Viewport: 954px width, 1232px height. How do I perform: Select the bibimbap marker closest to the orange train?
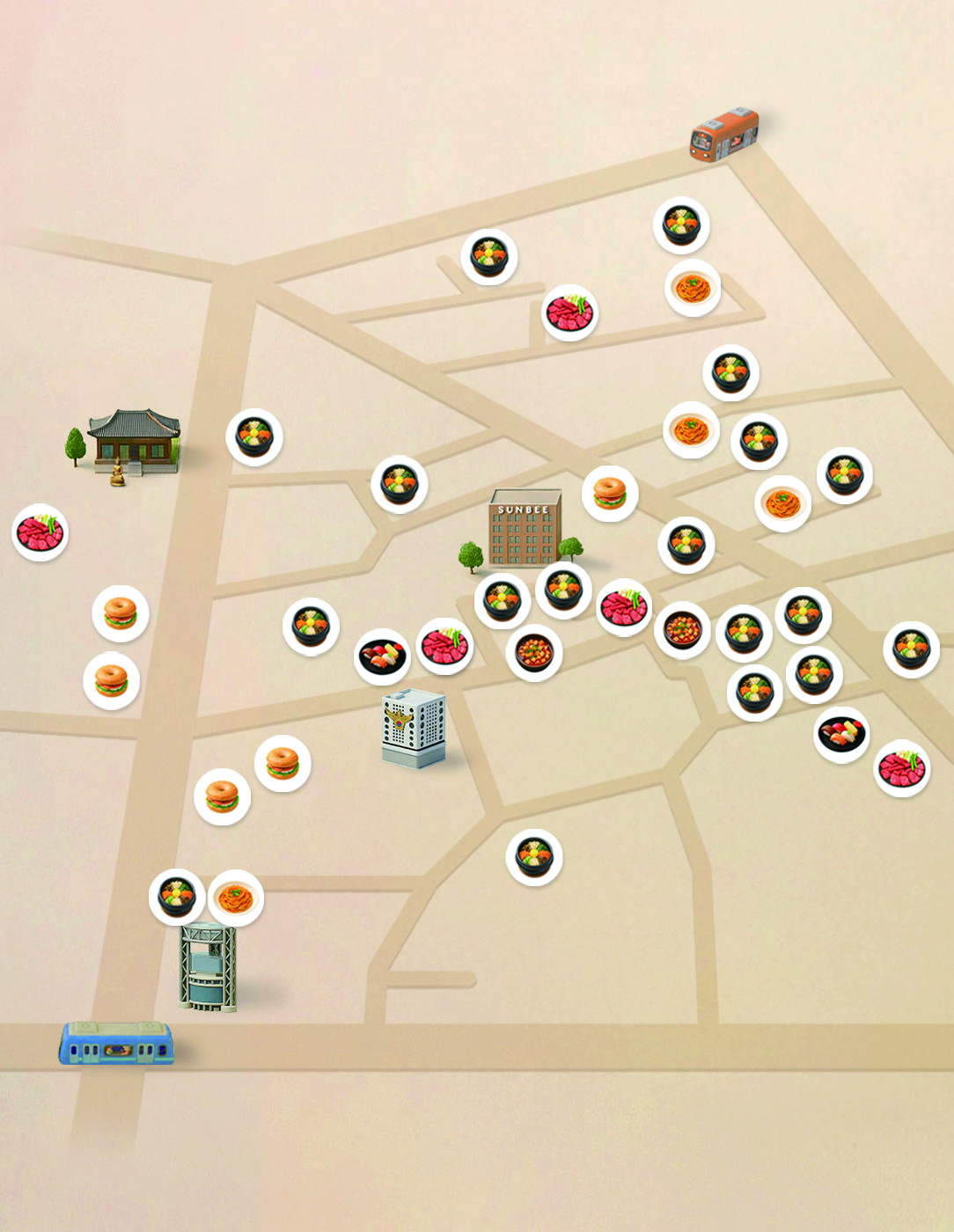point(681,225)
